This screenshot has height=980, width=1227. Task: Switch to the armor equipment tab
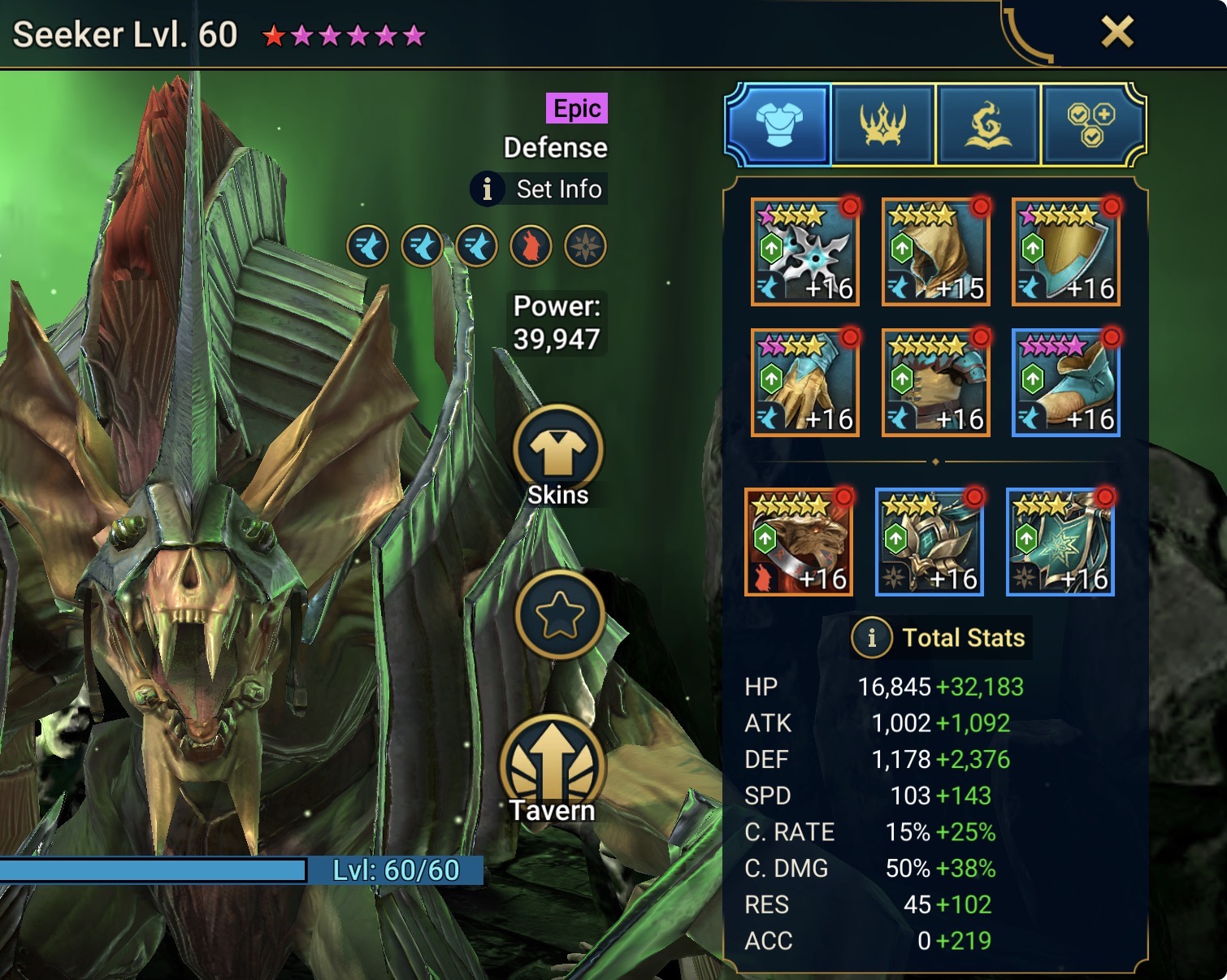point(778,125)
